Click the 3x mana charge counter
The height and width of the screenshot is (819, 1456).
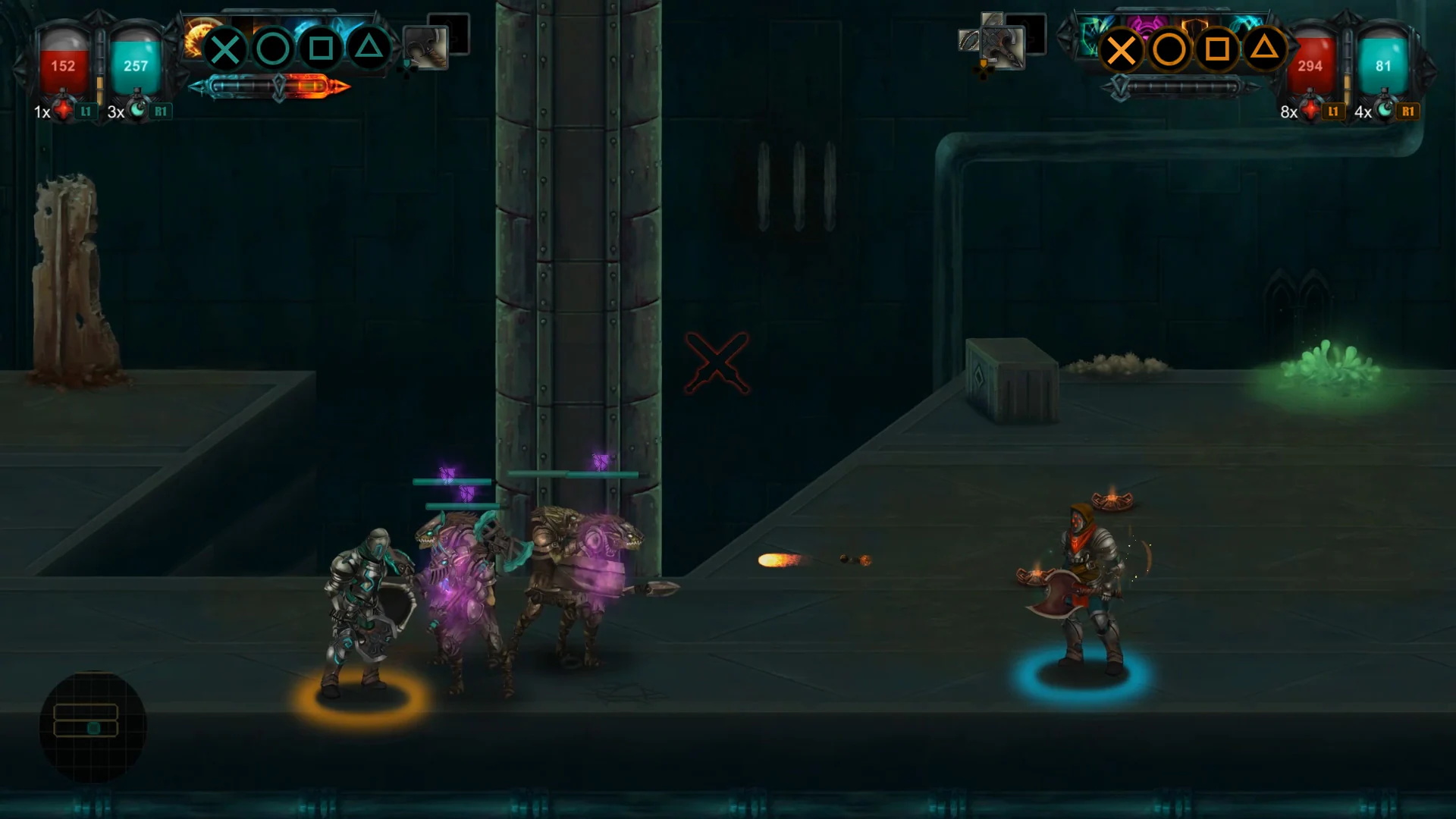click(115, 111)
